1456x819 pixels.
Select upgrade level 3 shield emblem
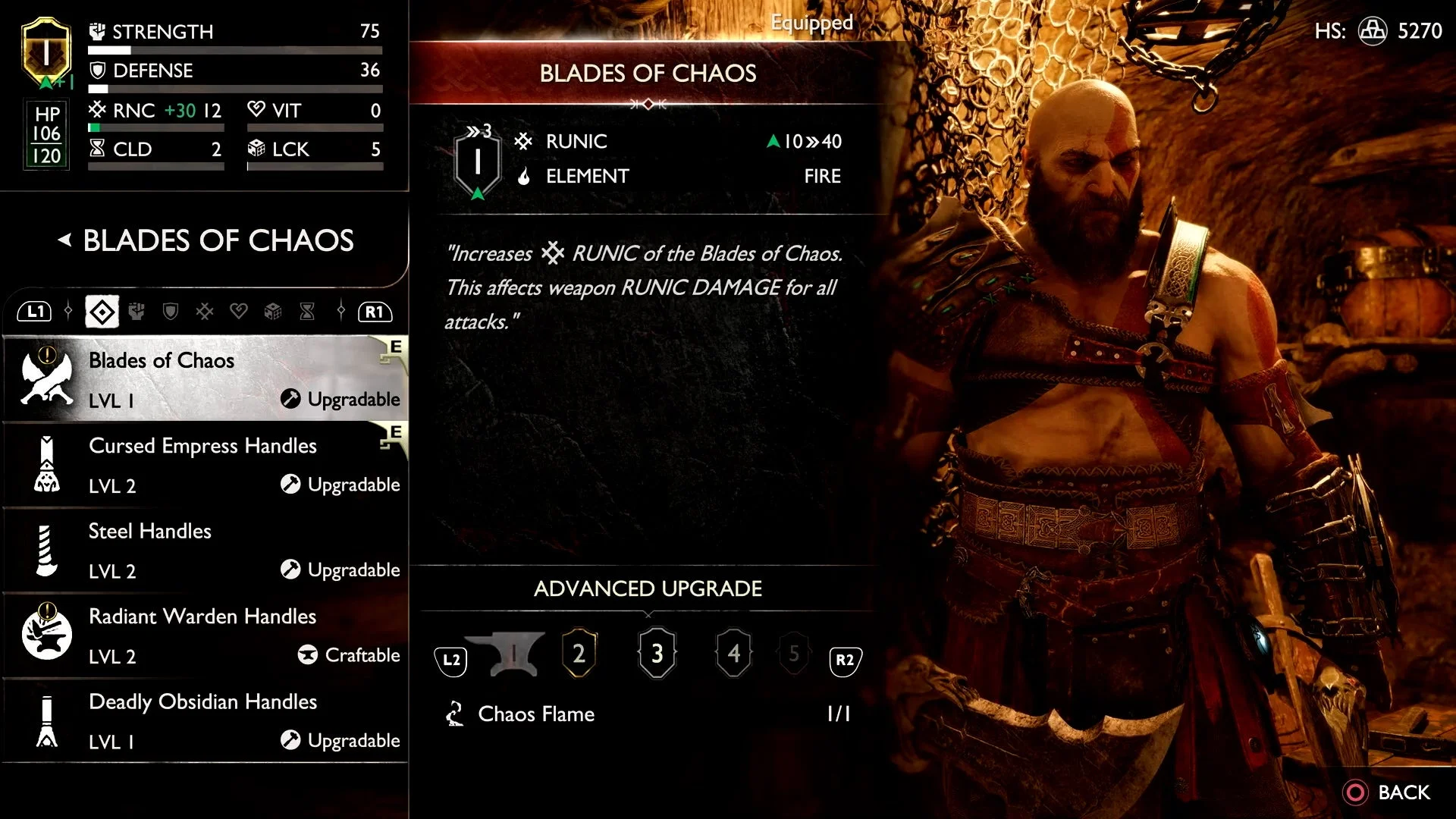pyautogui.click(x=657, y=653)
